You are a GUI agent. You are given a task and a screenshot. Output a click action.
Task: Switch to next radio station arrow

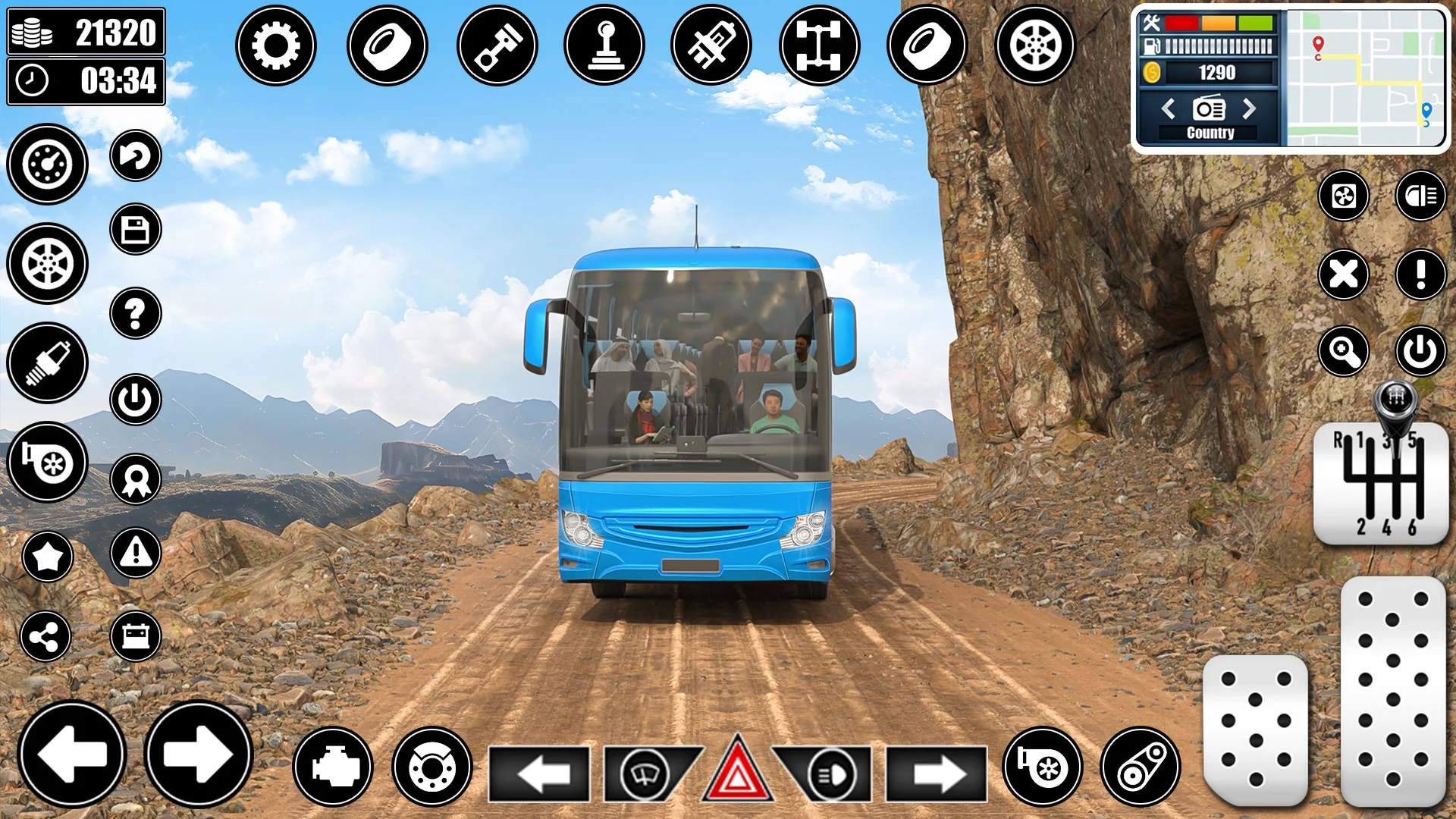[x=1249, y=109]
